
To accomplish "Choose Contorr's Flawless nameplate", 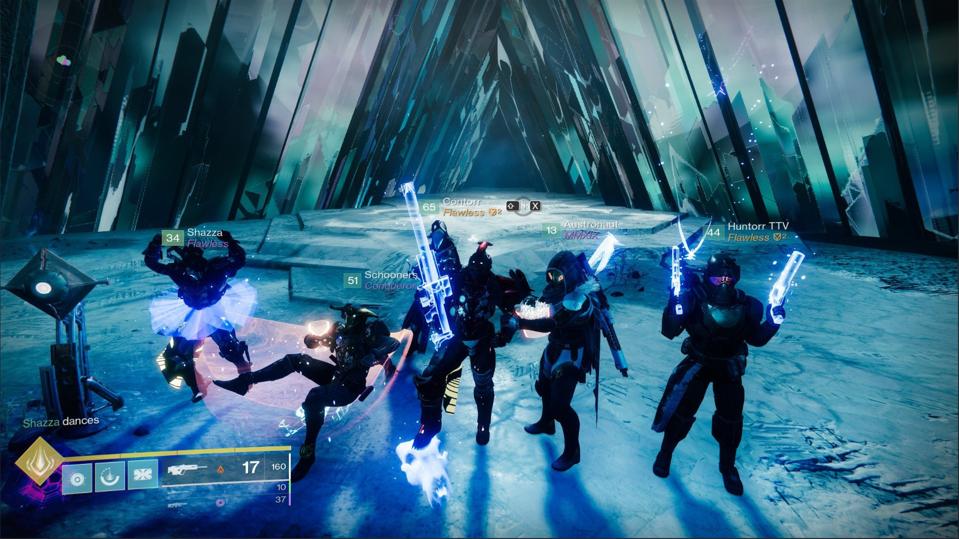I will [x=462, y=207].
